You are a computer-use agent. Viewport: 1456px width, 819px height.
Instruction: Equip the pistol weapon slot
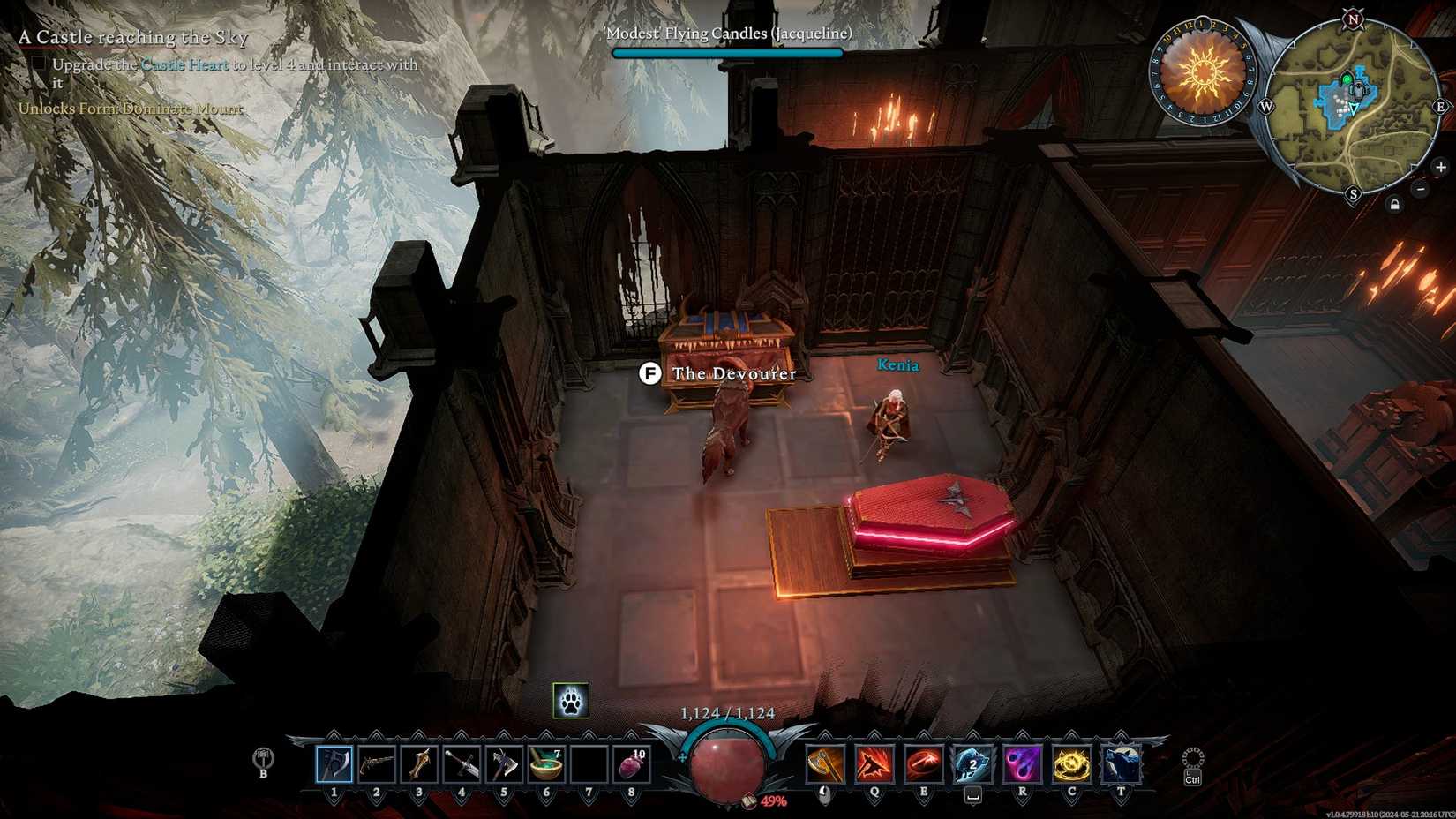[377, 764]
